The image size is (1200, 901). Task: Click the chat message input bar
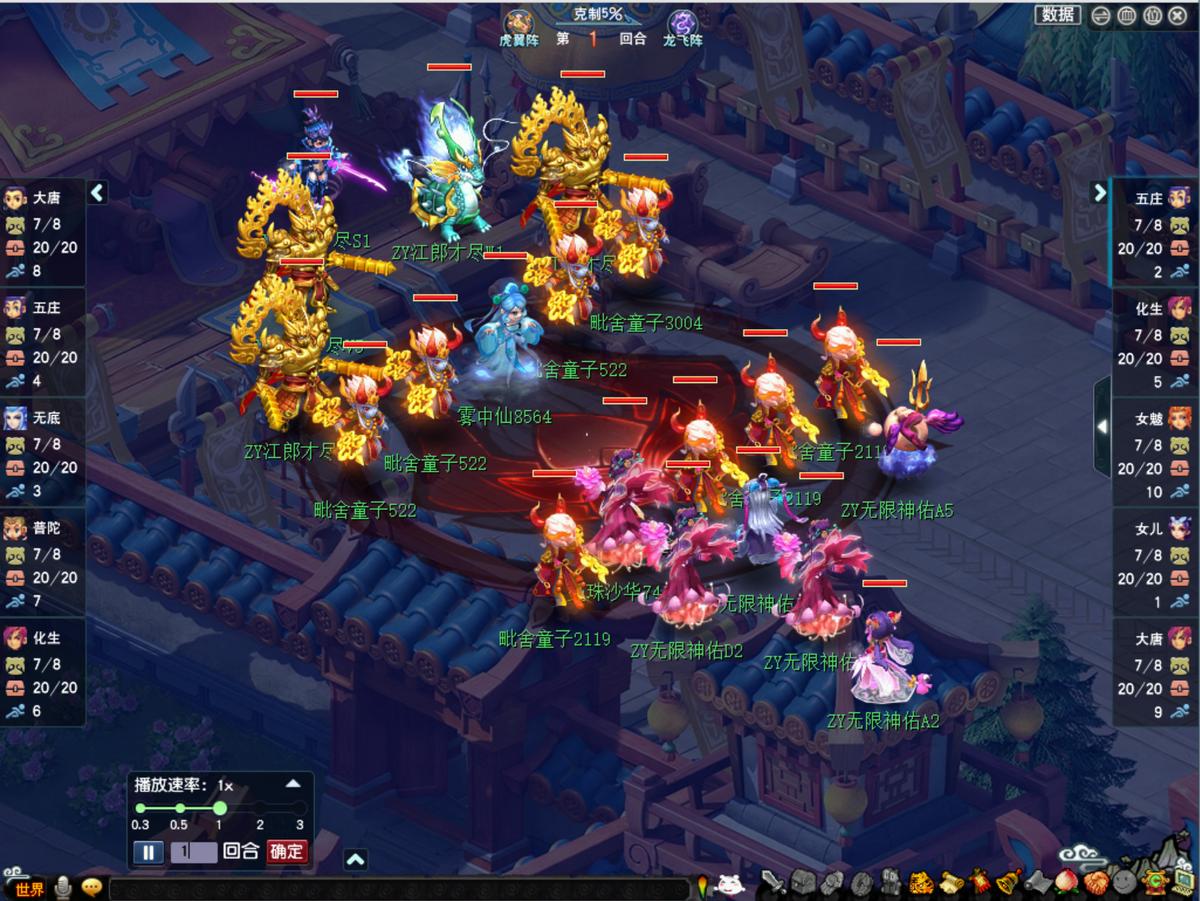pos(400,889)
